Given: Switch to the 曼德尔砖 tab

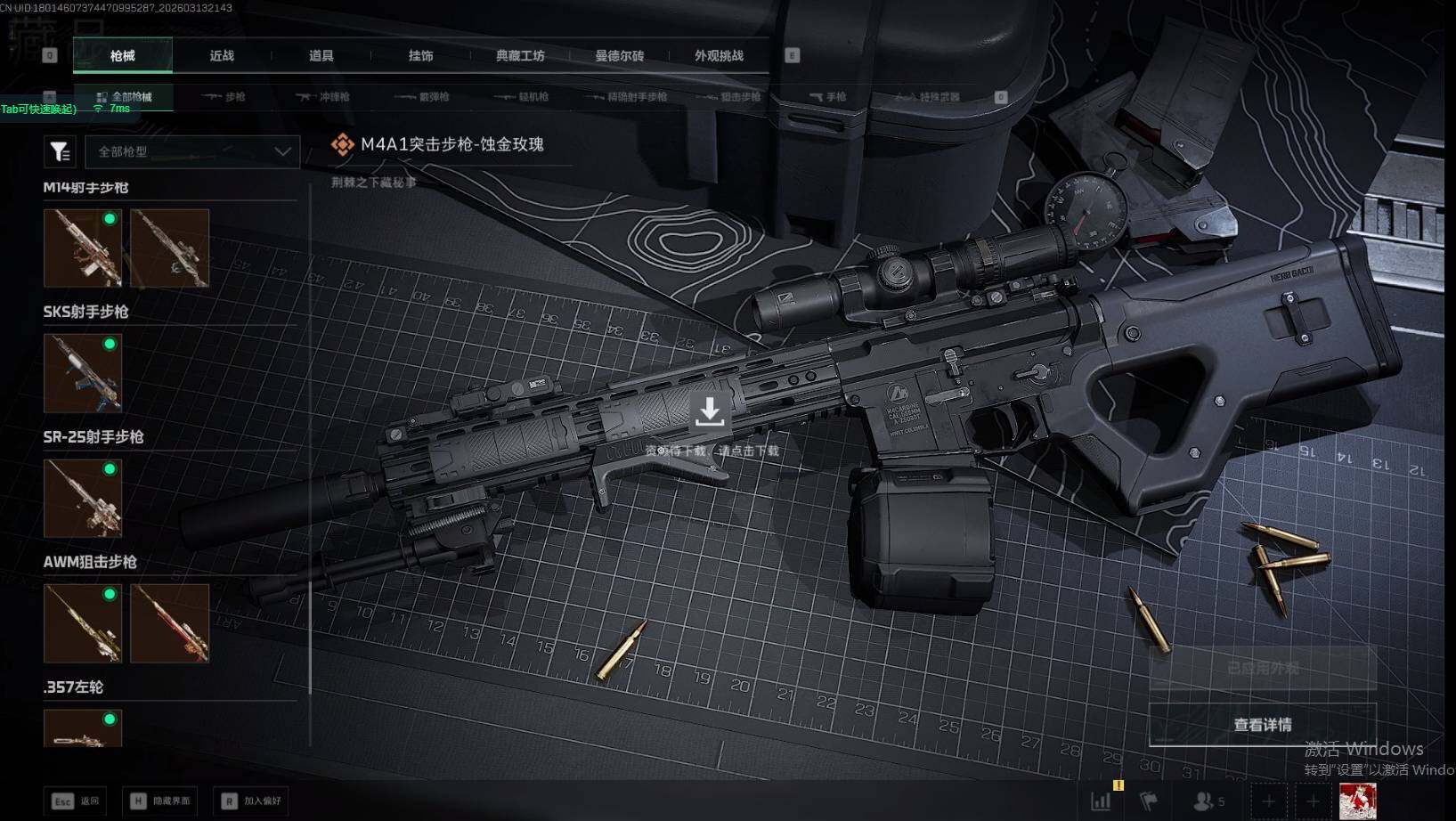Looking at the screenshot, I should (620, 56).
